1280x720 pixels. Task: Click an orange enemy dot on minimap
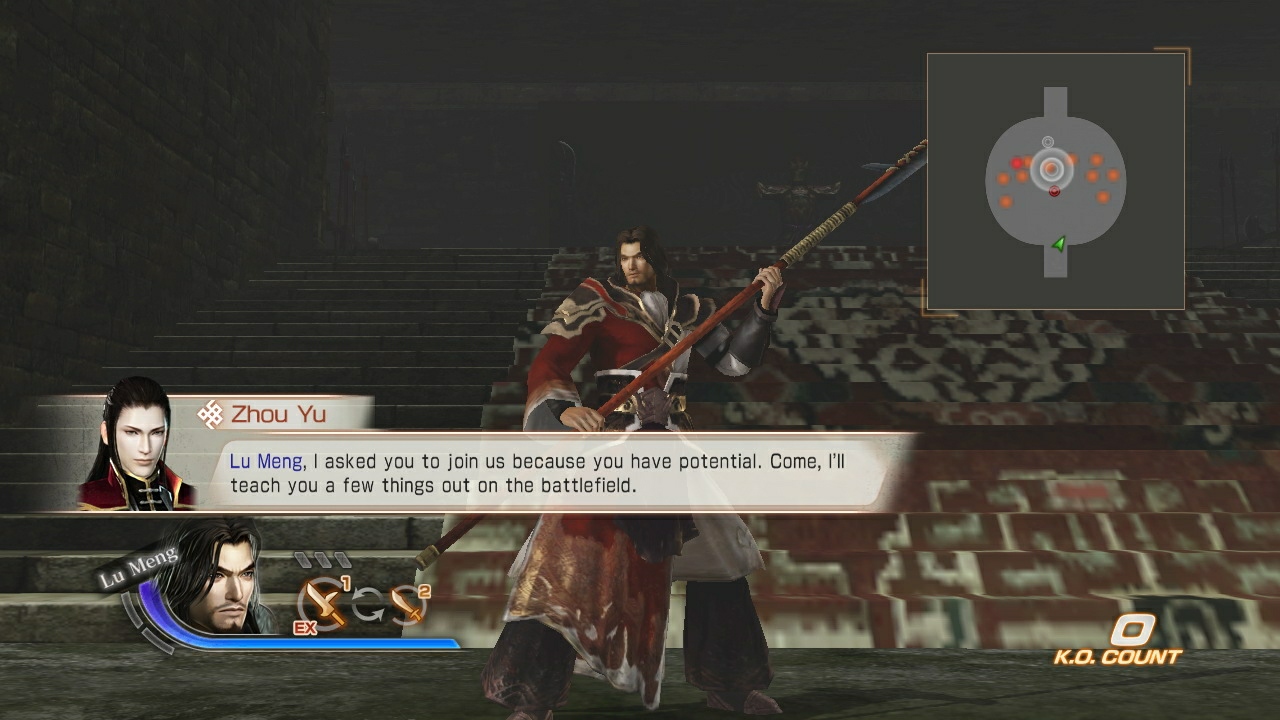pos(1096,160)
